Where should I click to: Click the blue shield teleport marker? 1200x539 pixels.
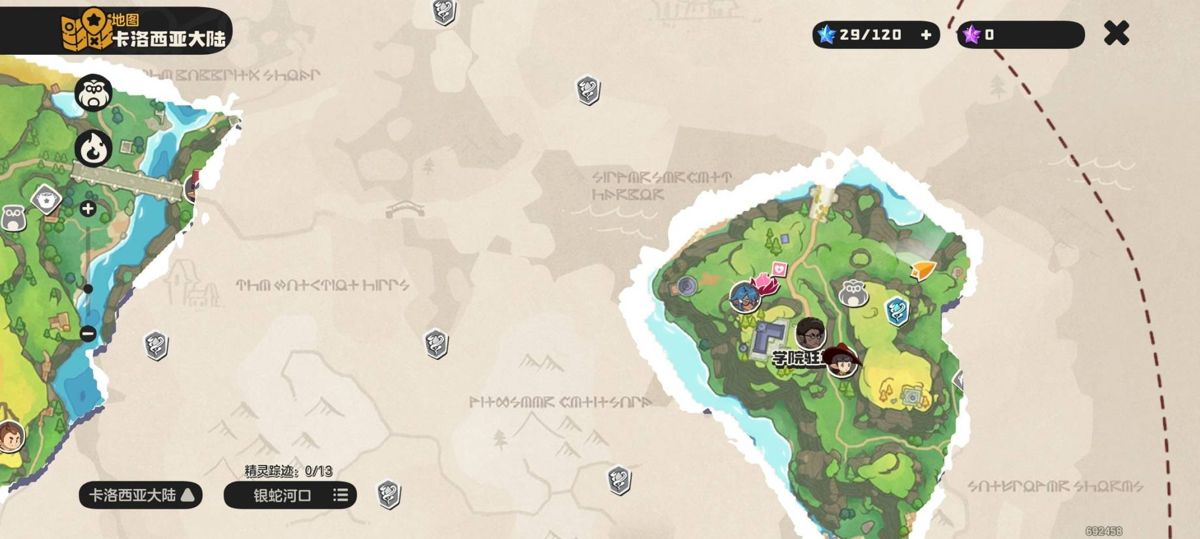coord(897,311)
